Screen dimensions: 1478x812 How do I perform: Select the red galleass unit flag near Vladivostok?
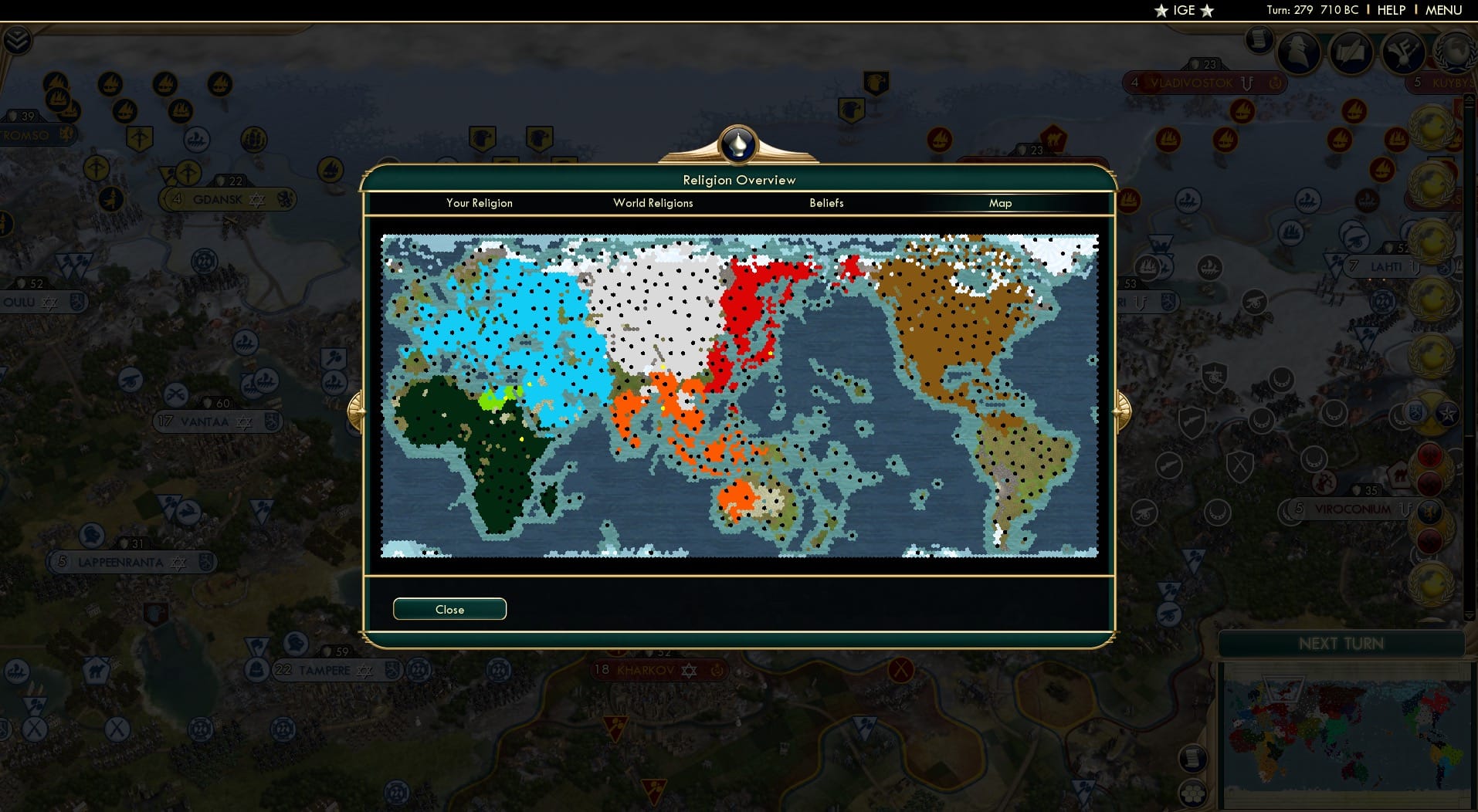[x=1242, y=110]
